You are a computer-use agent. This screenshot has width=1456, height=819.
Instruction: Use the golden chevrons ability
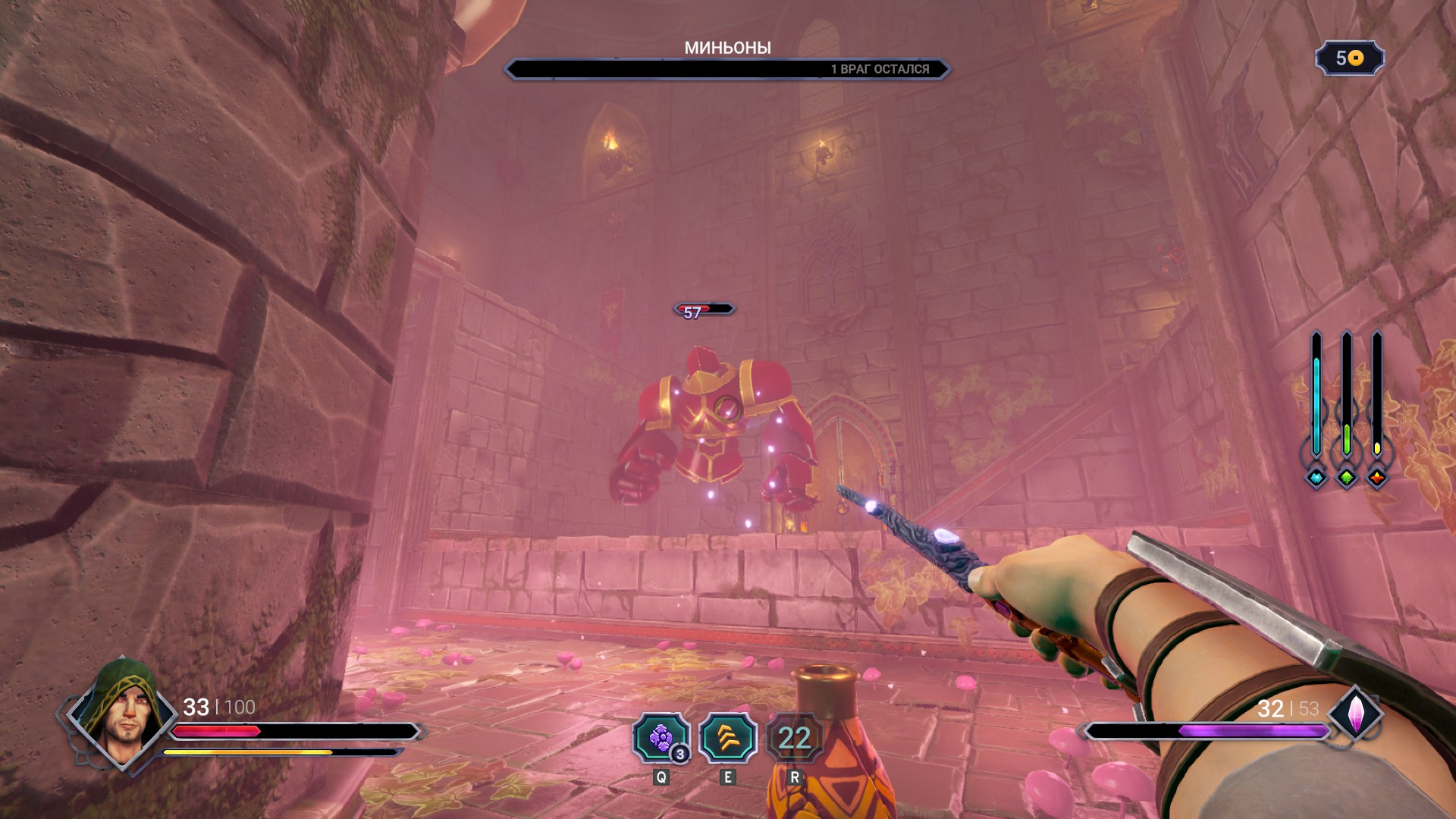point(727,738)
